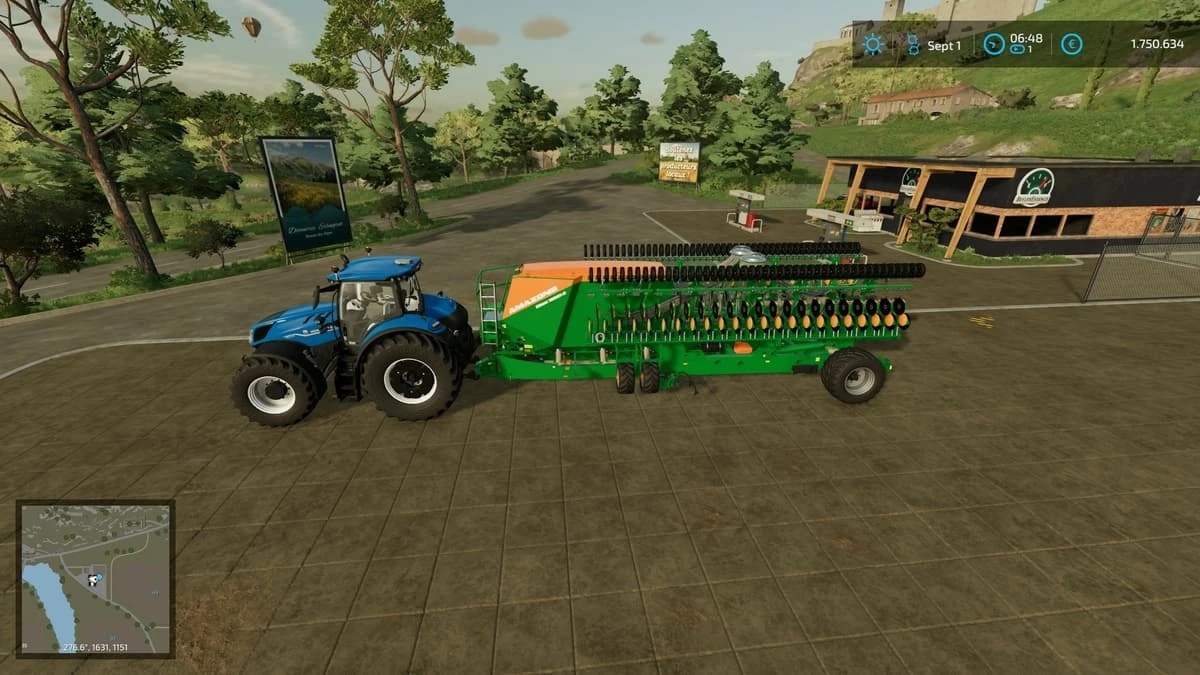The width and height of the screenshot is (1200, 675).
Task: Select the calendar icon beside Sept 1
Action: tap(912, 44)
